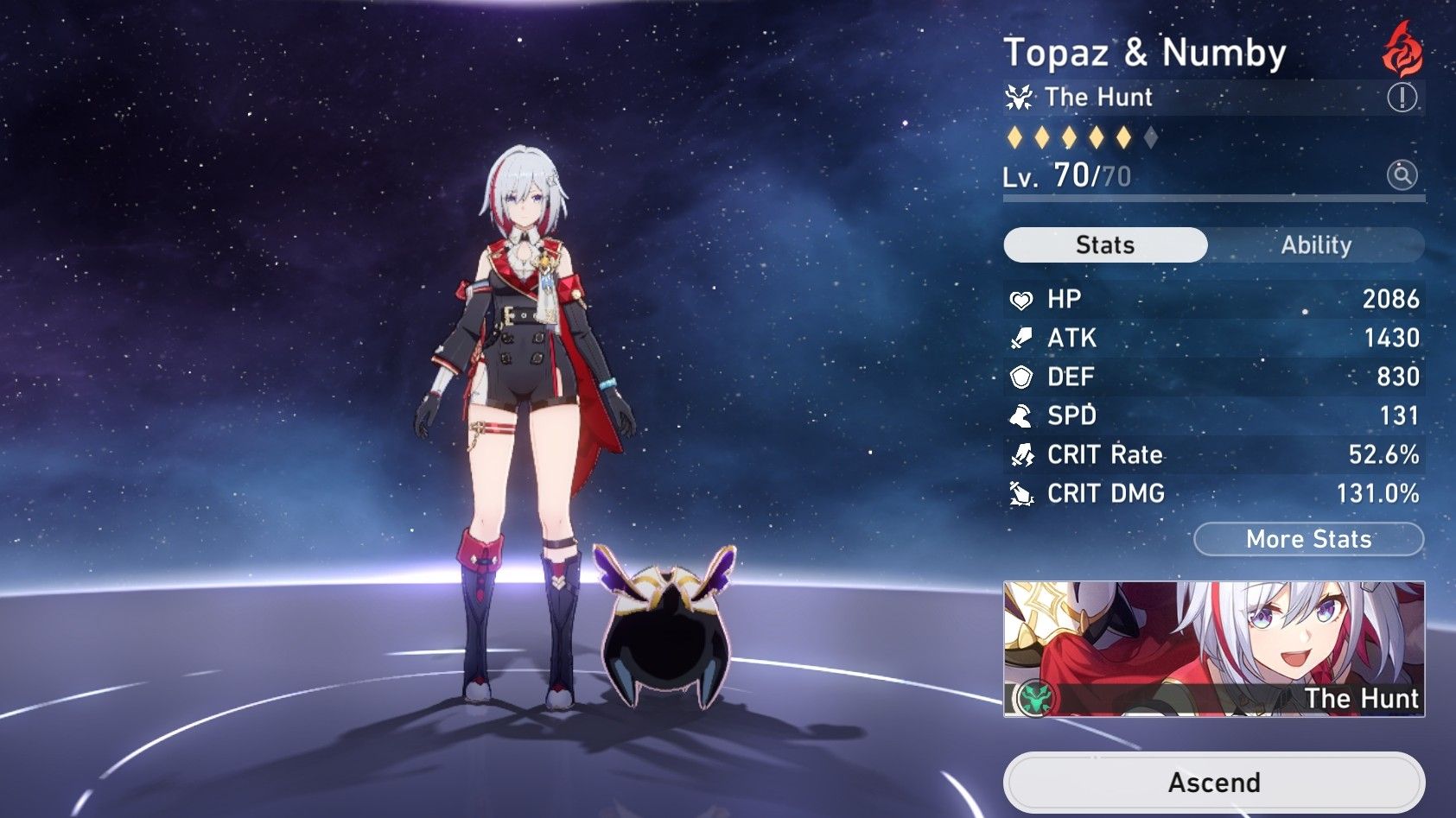
Task: Open More Stats
Action: [1307, 540]
